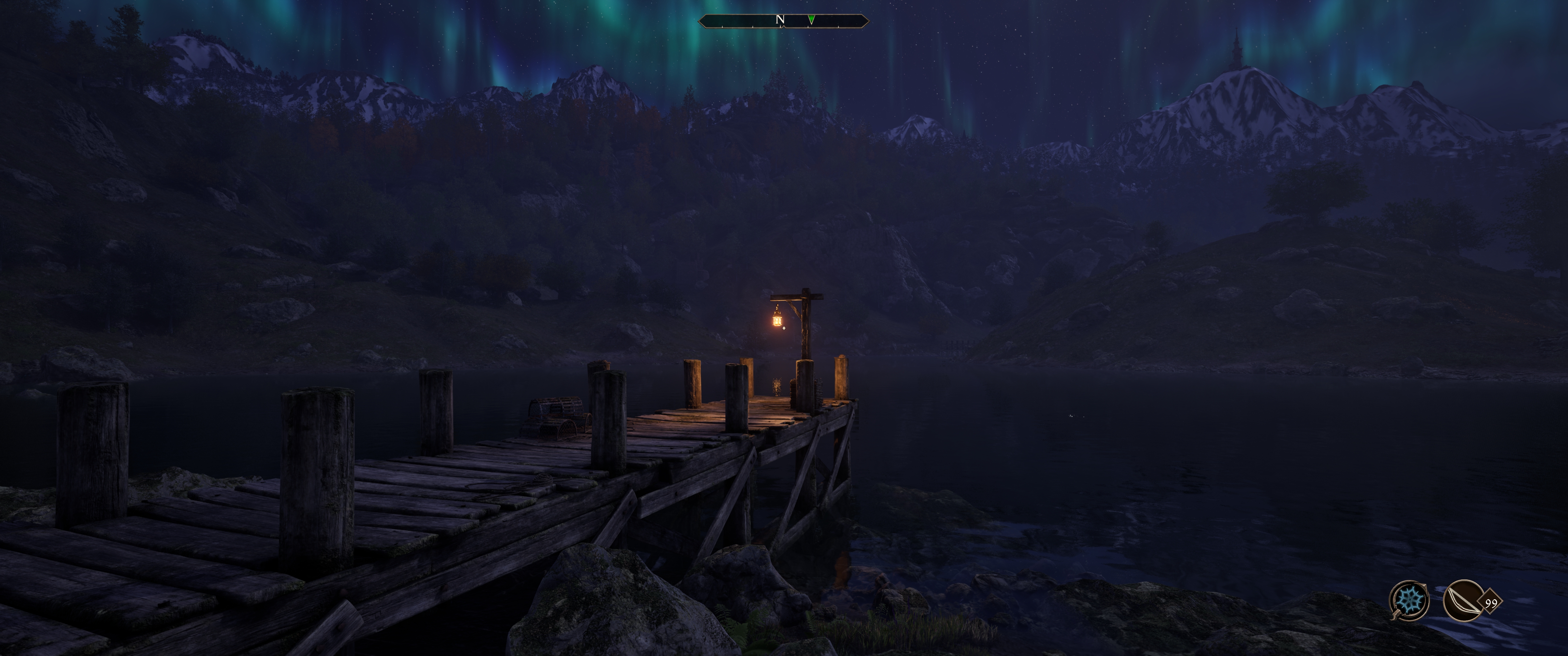1568x656 pixels.
Task: Click the compass bar's North indicator
Action: (x=780, y=20)
